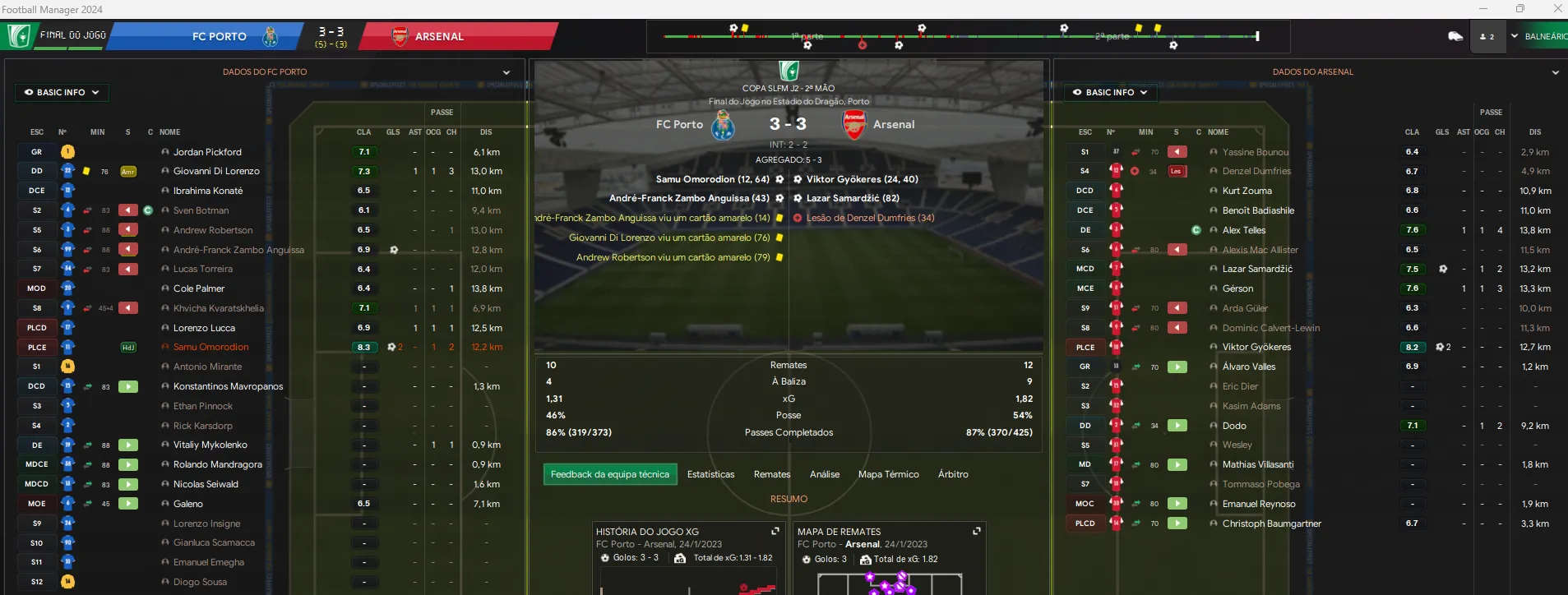Expand the Mapa de Remates panel
Image resolution: width=1568 pixels, height=595 pixels.
tap(976, 531)
